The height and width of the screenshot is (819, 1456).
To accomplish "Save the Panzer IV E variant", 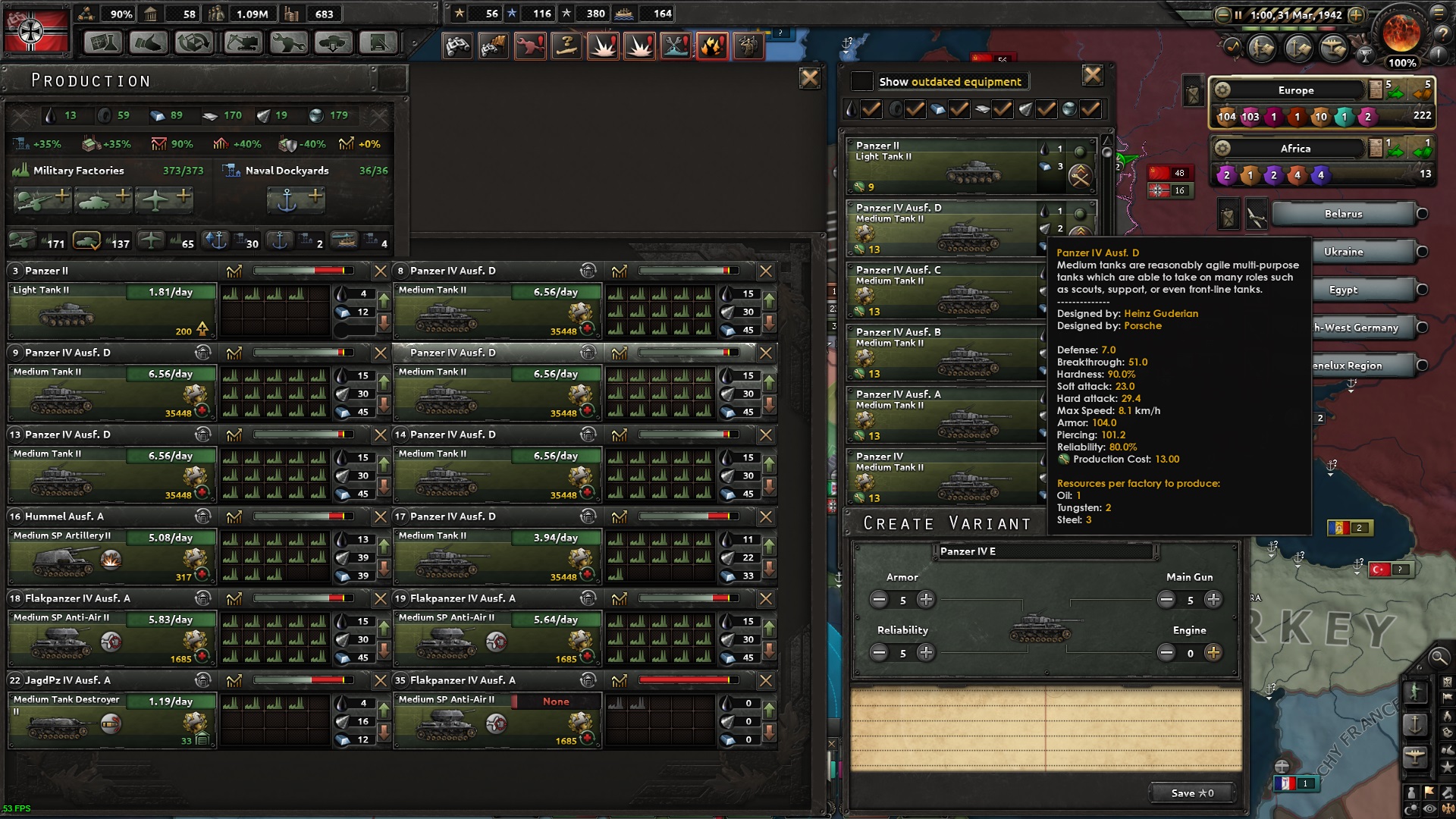I will pos(1191,793).
